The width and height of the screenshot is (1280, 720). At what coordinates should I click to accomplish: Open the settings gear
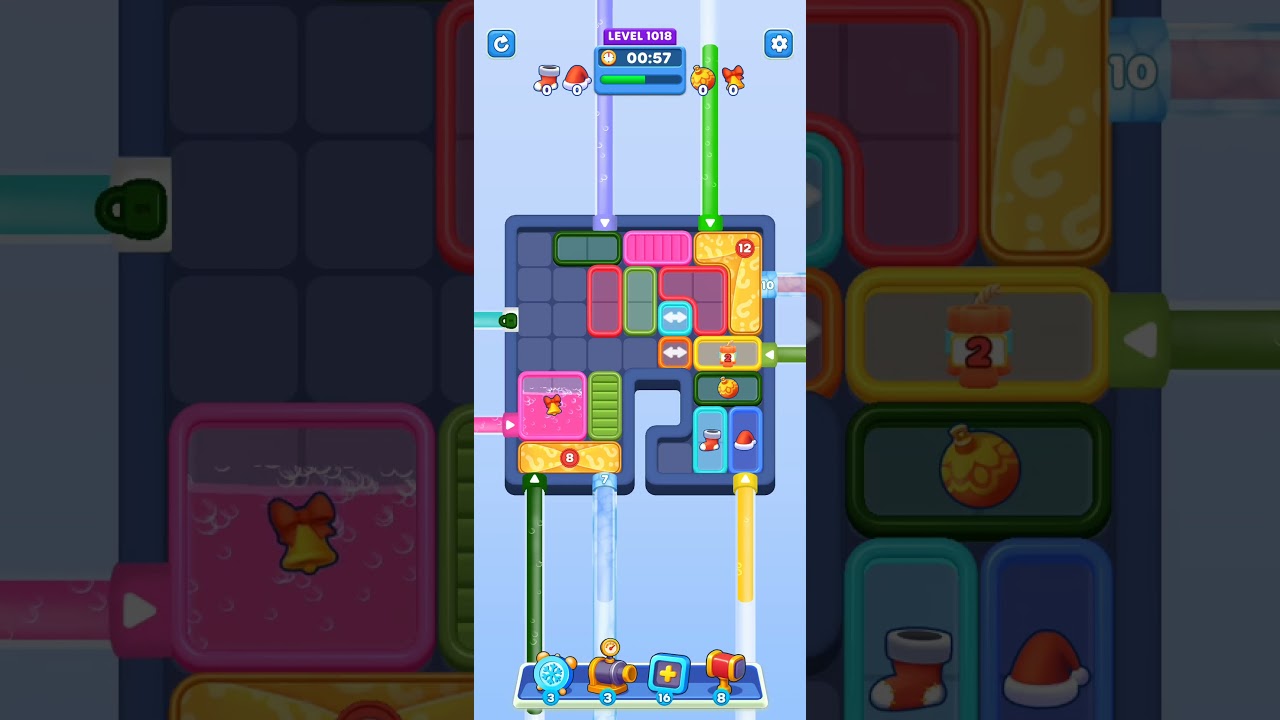pyautogui.click(x=779, y=44)
